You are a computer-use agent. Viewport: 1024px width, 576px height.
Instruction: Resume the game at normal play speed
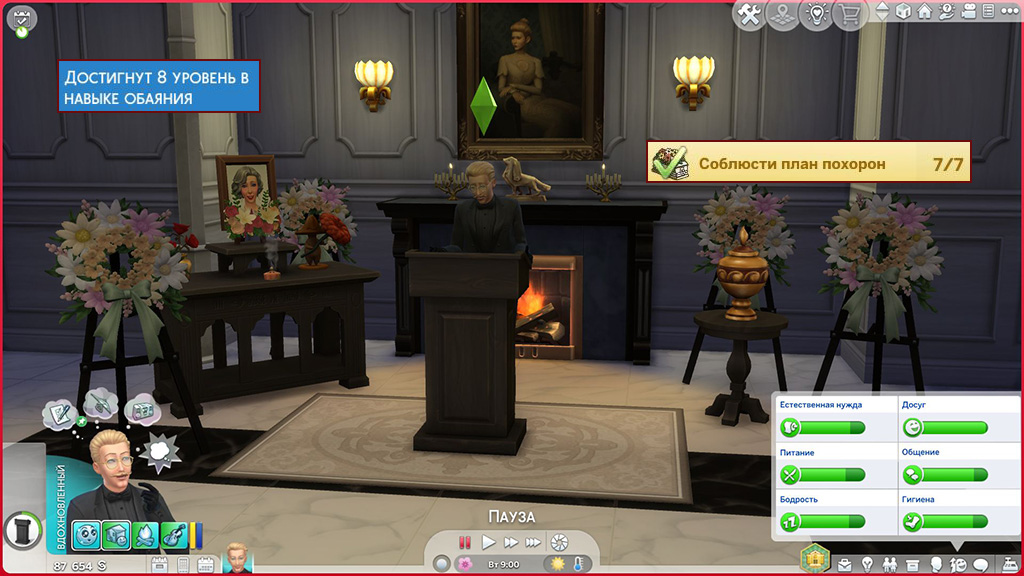pyautogui.click(x=488, y=542)
